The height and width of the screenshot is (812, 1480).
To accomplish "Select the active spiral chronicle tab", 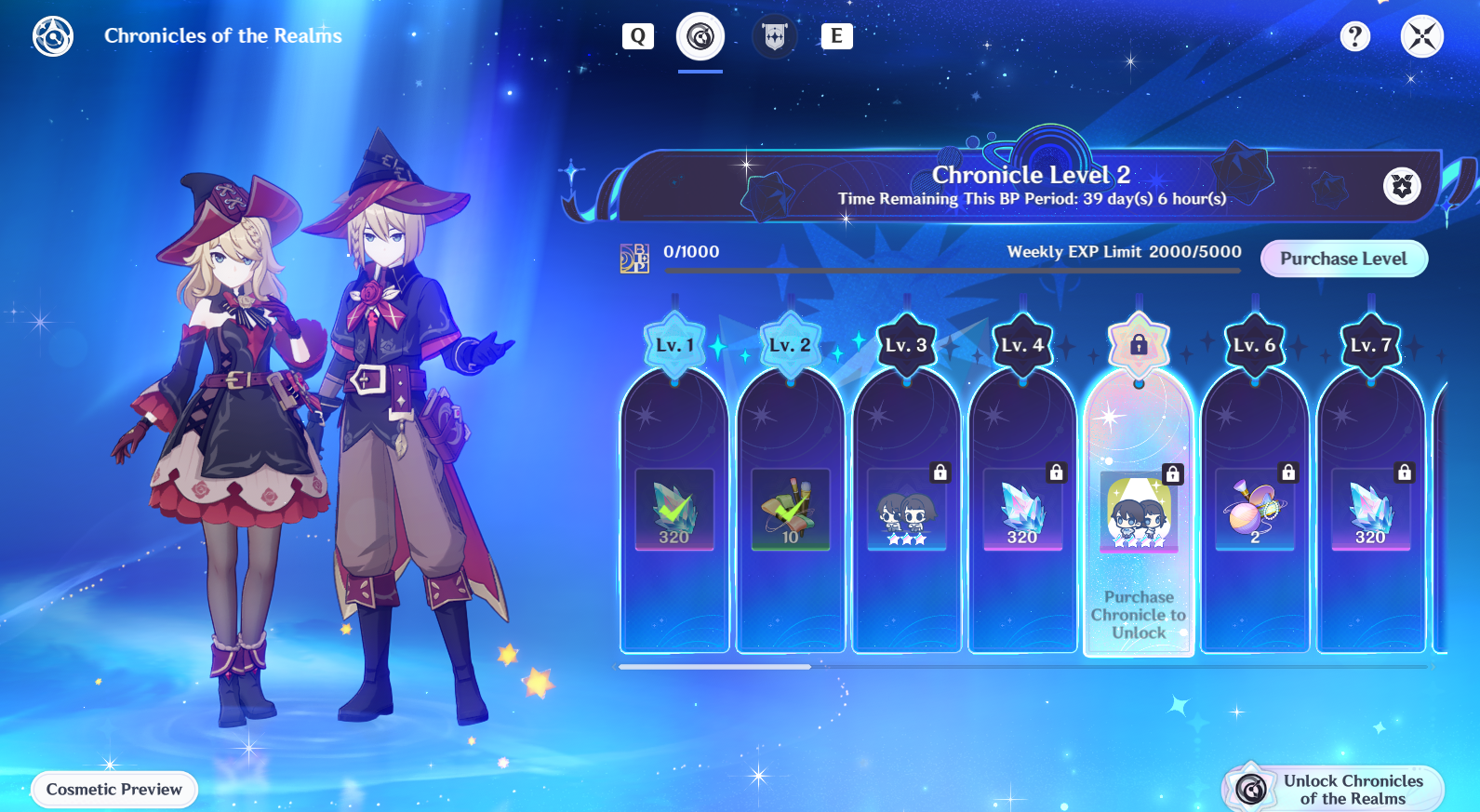I will 700,36.
